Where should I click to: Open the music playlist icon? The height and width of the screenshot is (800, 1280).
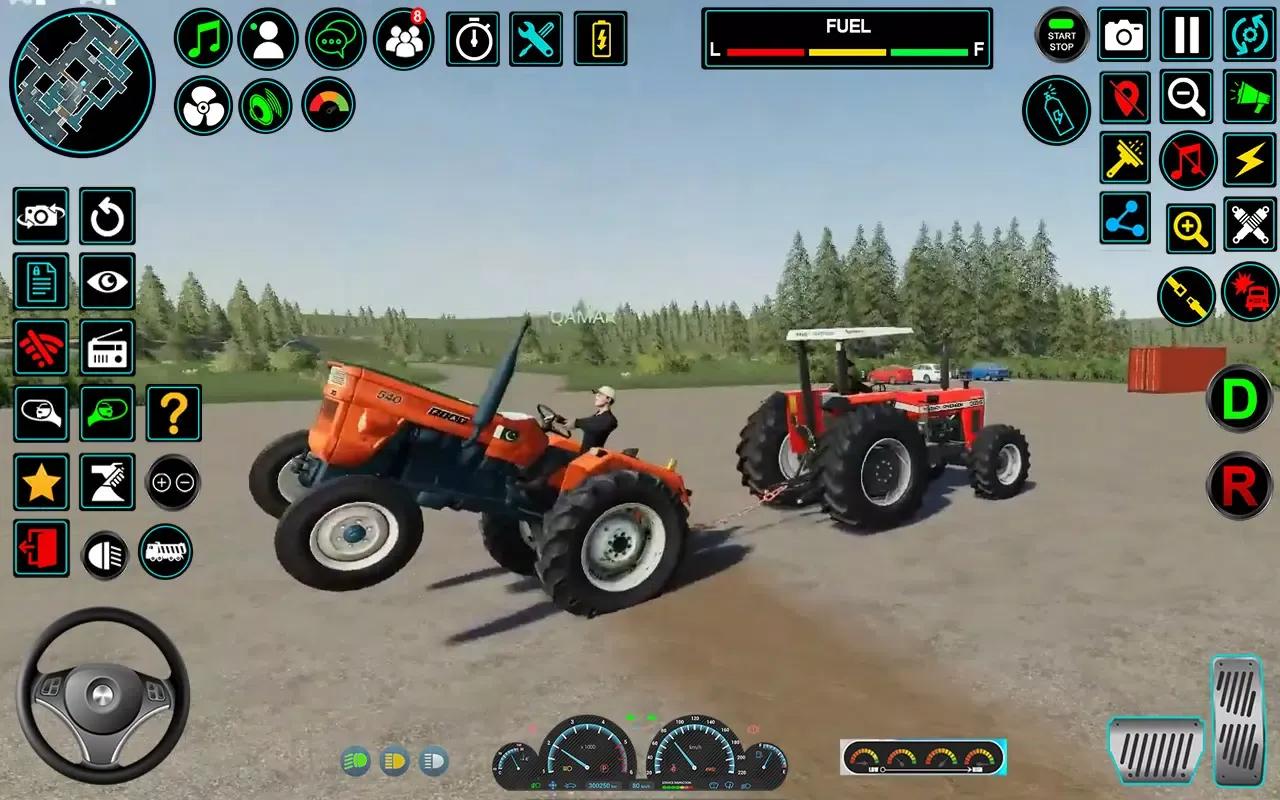pyautogui.click(x=202, y=40)
